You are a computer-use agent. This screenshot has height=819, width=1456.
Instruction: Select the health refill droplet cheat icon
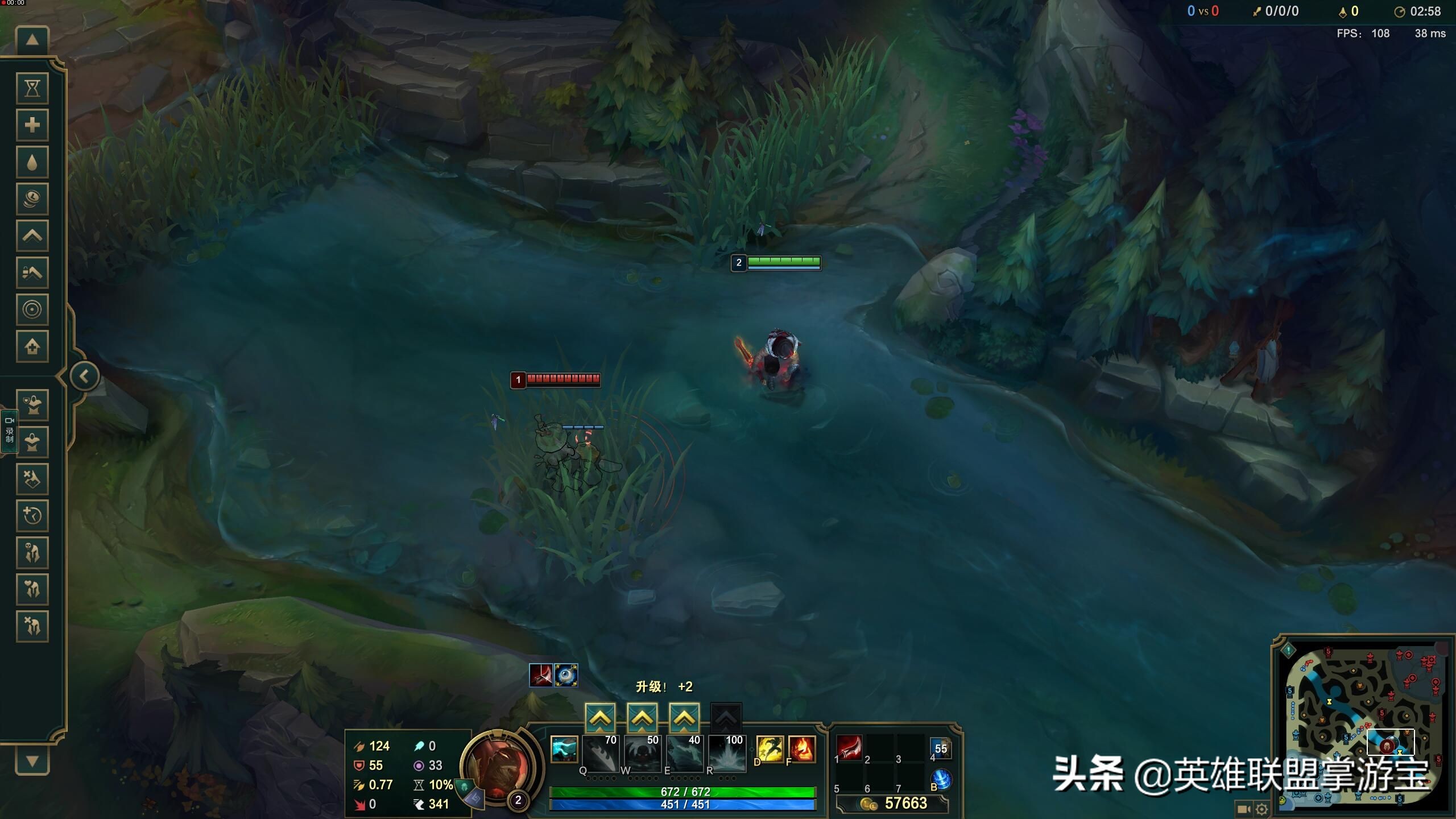(x=32, y=162)
